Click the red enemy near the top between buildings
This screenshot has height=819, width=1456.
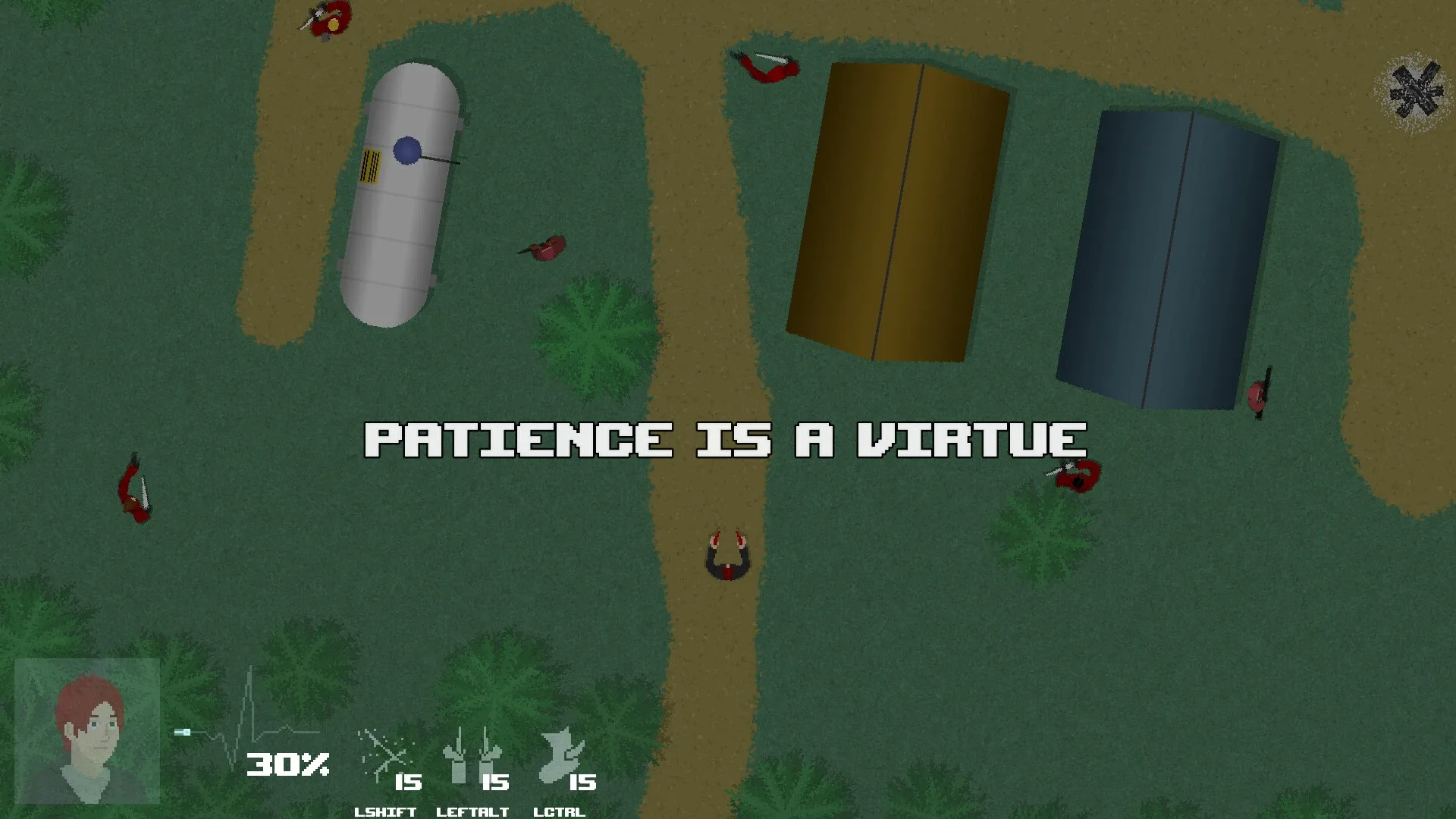pyautogui.click(x=766, y=68)
